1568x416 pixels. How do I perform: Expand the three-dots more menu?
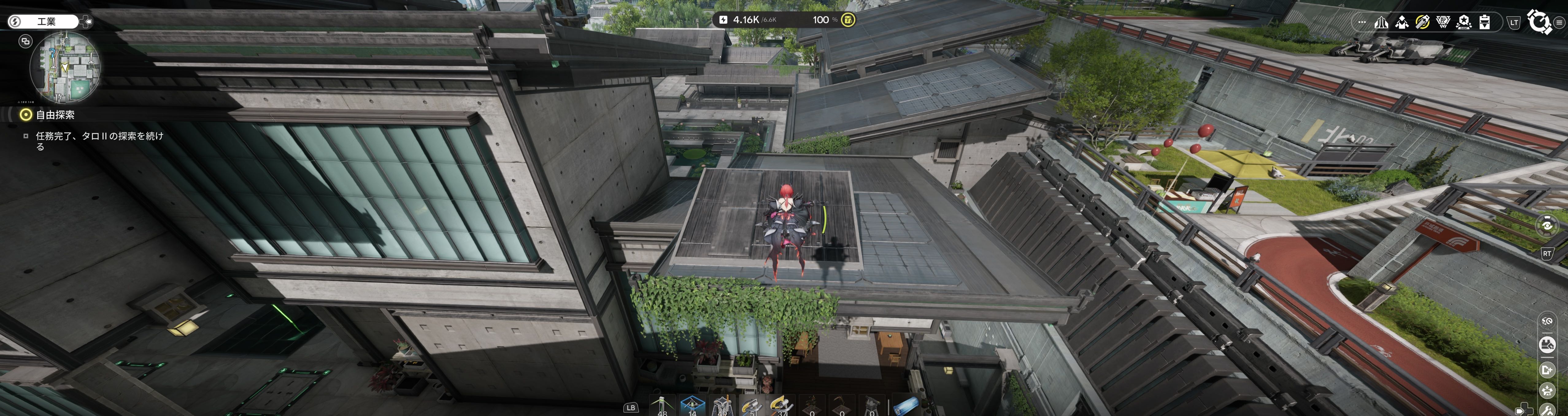(x=1362, y=22)
